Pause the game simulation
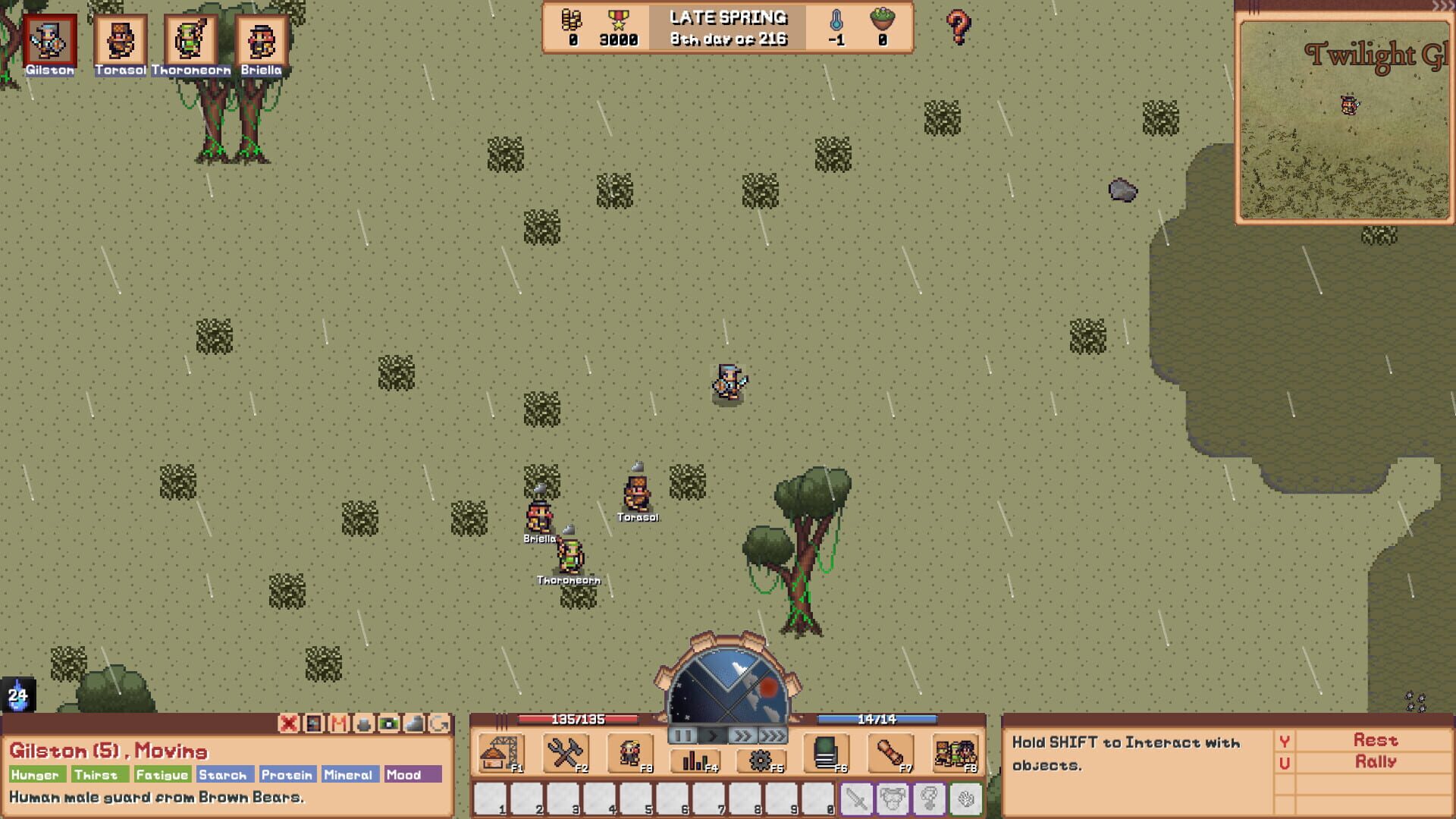1456x819 pixels. (682, 735)
